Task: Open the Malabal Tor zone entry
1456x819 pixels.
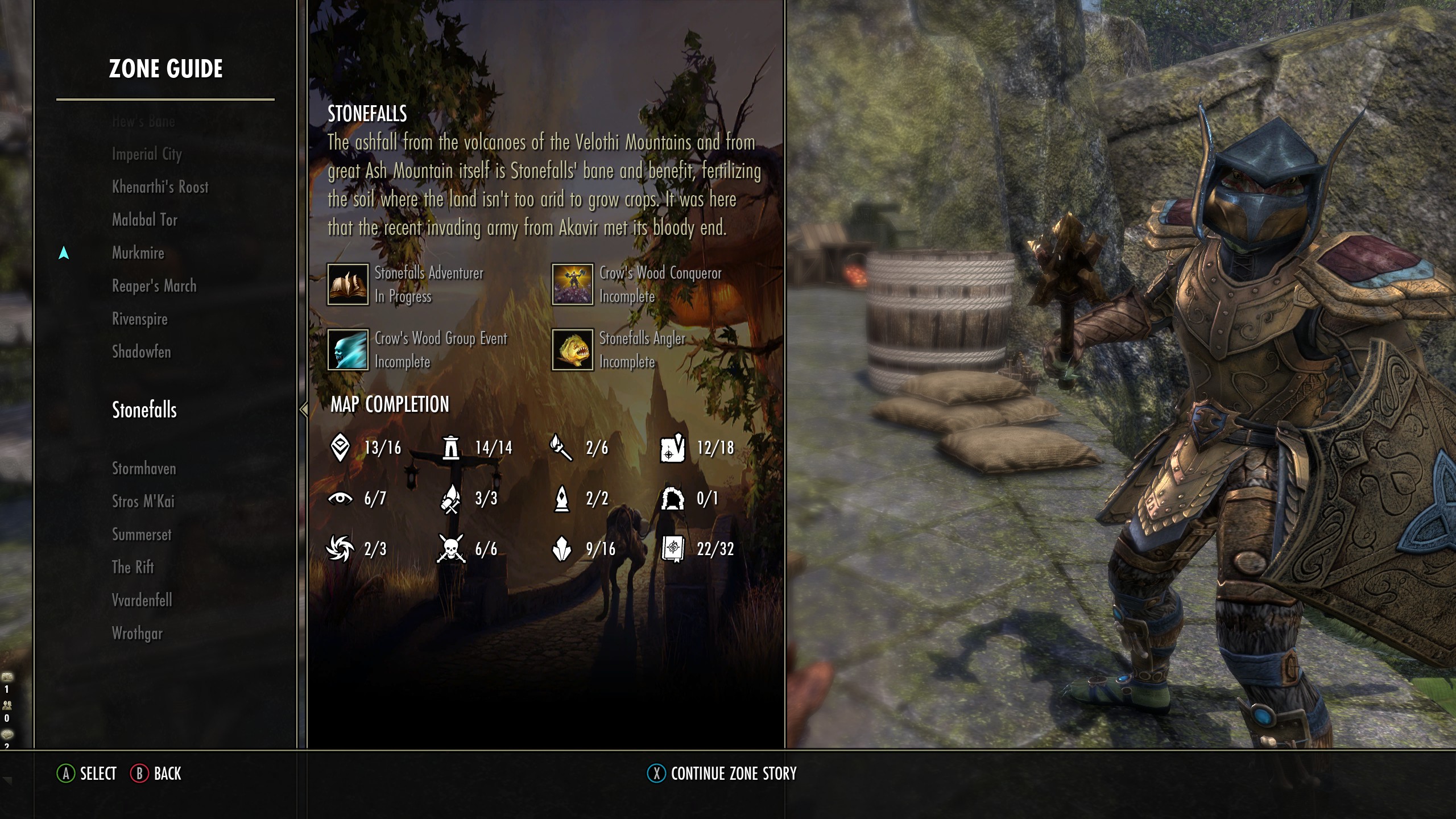Action: click(x=144, y=220)
